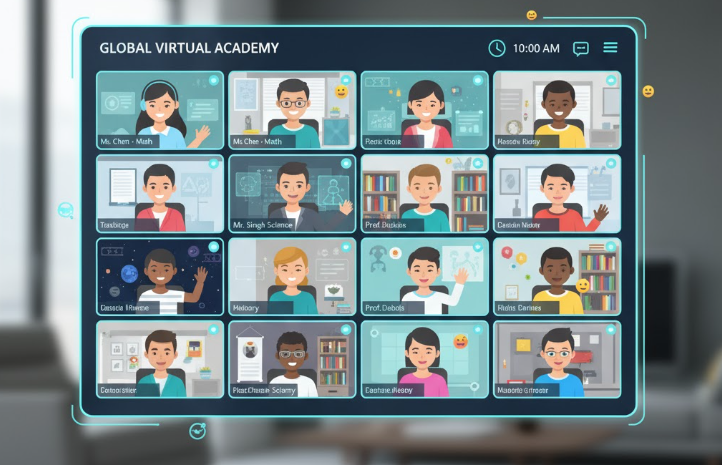Open the chat bubble icon in header
Screen dimensions: 722x465
point(580,48)
